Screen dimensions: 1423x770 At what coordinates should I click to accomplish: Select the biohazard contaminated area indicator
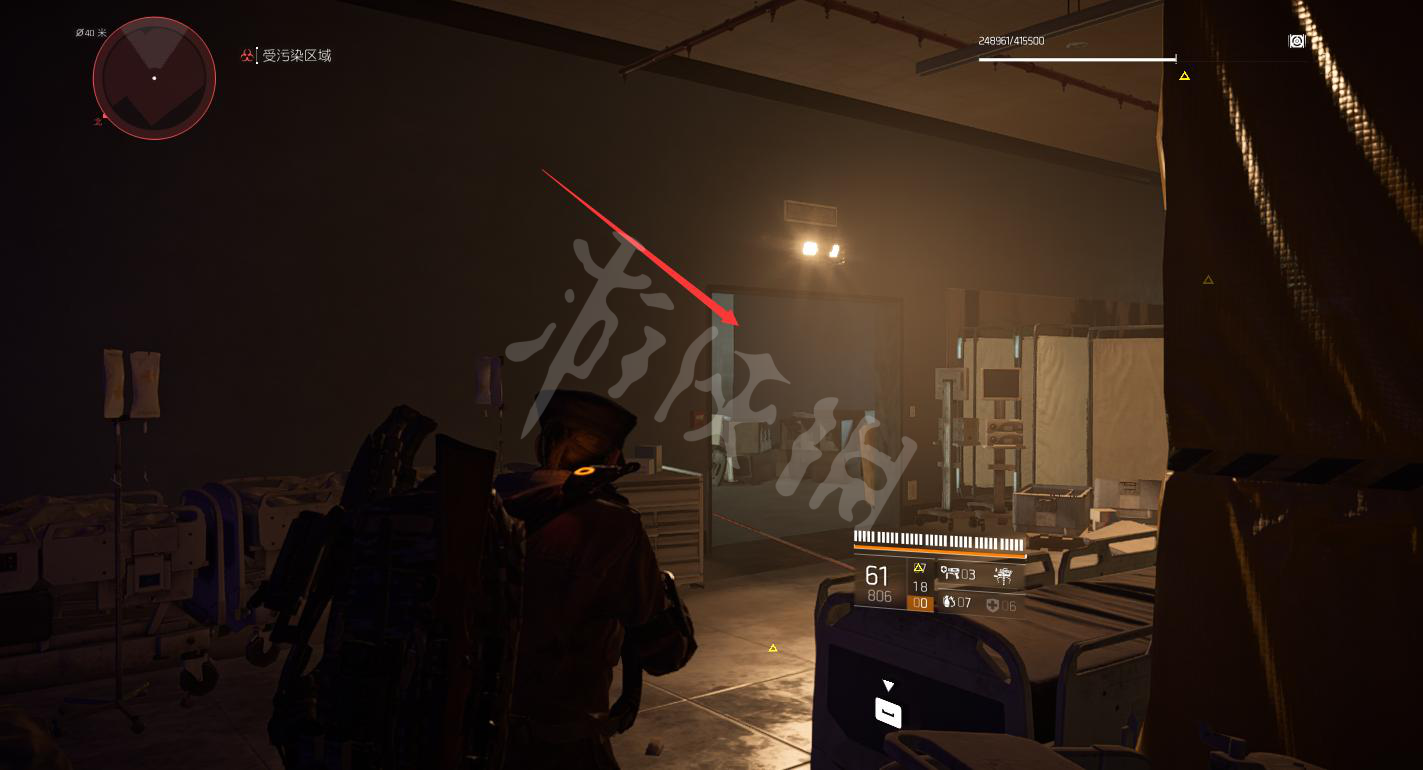tap(247, 56)
